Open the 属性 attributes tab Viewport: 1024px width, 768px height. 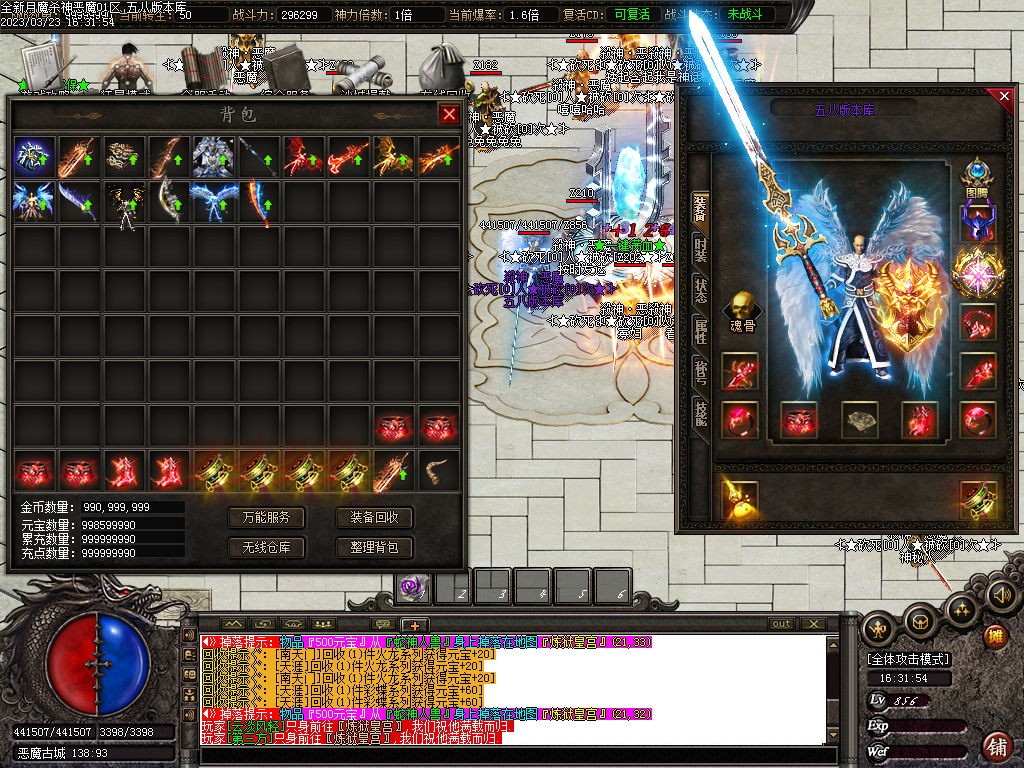[701, 331]
